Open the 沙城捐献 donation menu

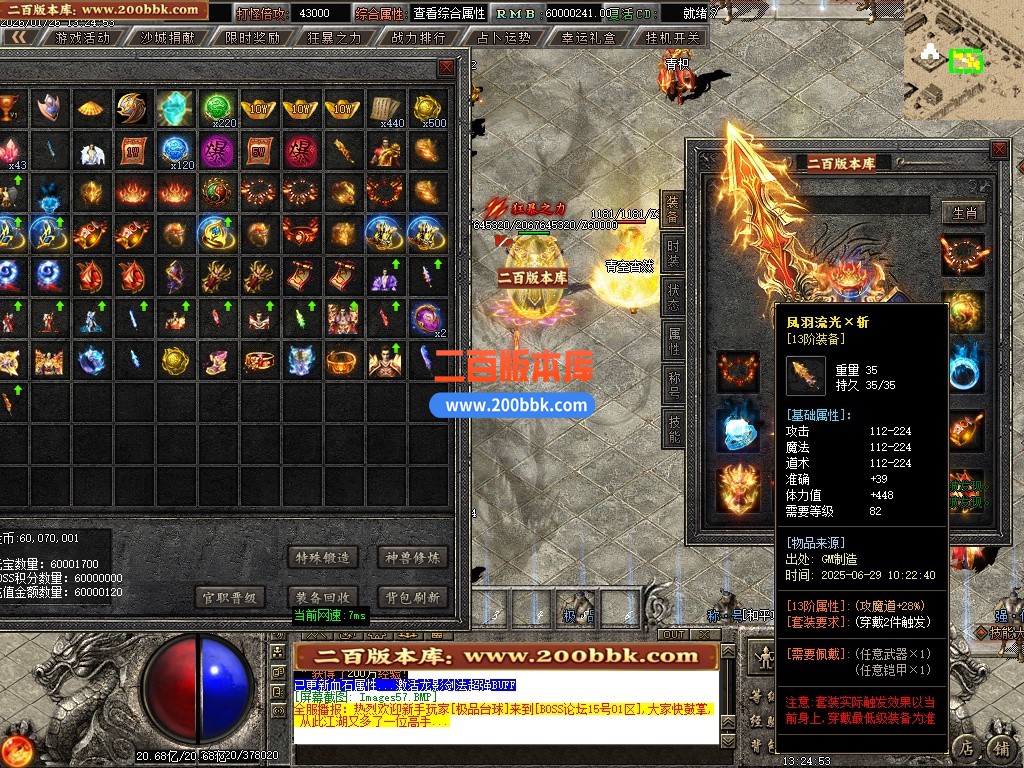166,38
